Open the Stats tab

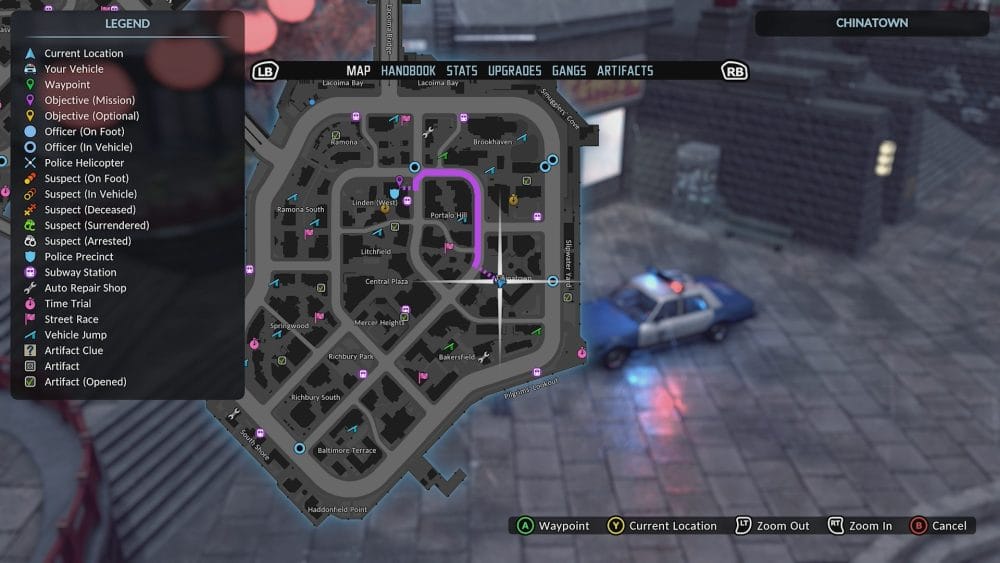pos(462,71)
